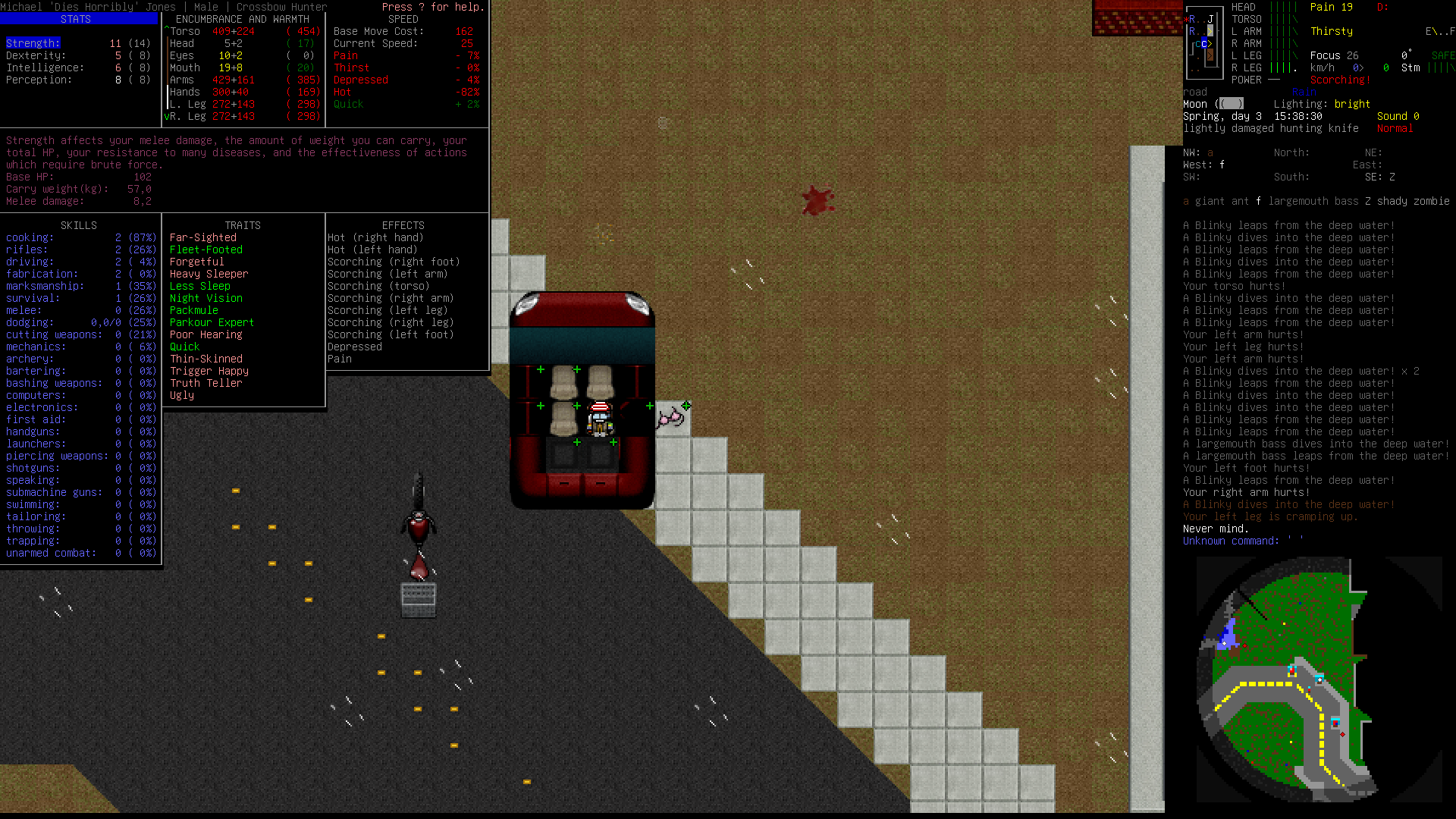This screenshot has height=819, width=1456.
Task: Switch to the TRAITS panel header
Action: pos(243,224)
